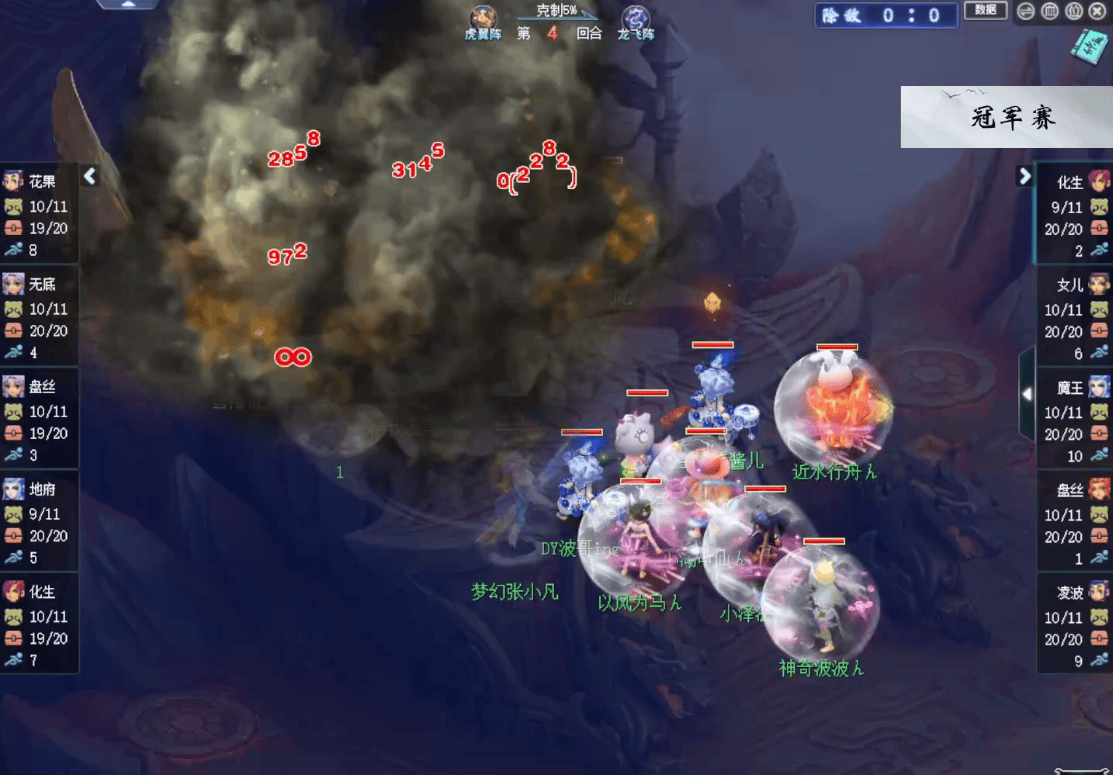This screenshot has width=1113, height=775.
Task: Expand the top-left dropdown arrow tab
Action: click(127, 5)
